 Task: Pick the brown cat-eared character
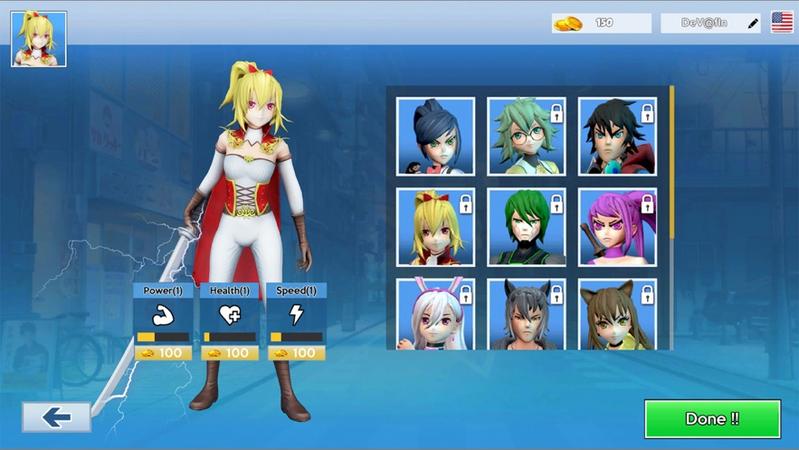point(617,314)
